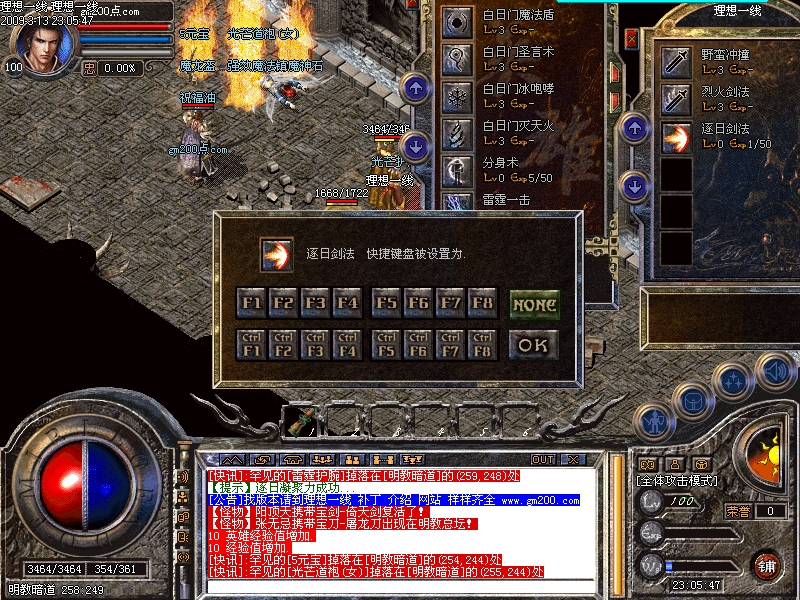Pick the F8 hotkey button
800x600 pixels.
click(x=482, y=302)
